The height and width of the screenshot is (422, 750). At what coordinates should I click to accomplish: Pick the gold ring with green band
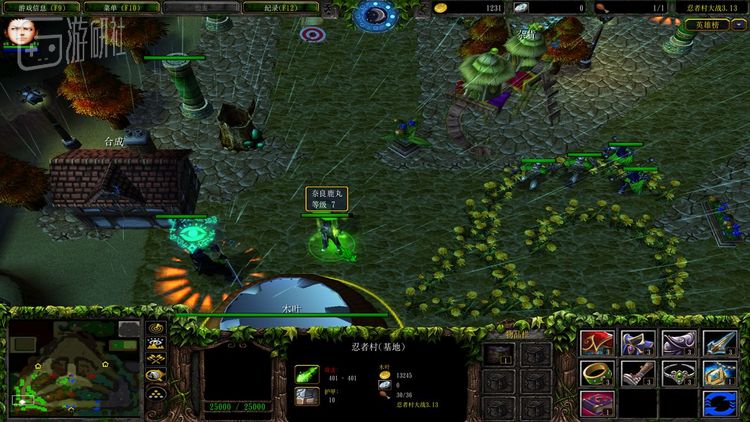[x=597, y=374]
